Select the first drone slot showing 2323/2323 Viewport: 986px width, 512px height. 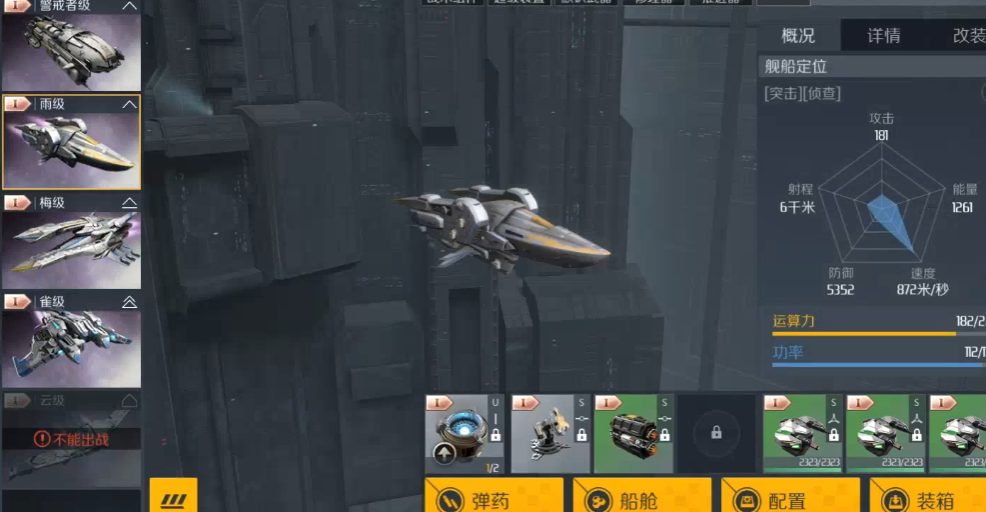(x=800, y=434)
